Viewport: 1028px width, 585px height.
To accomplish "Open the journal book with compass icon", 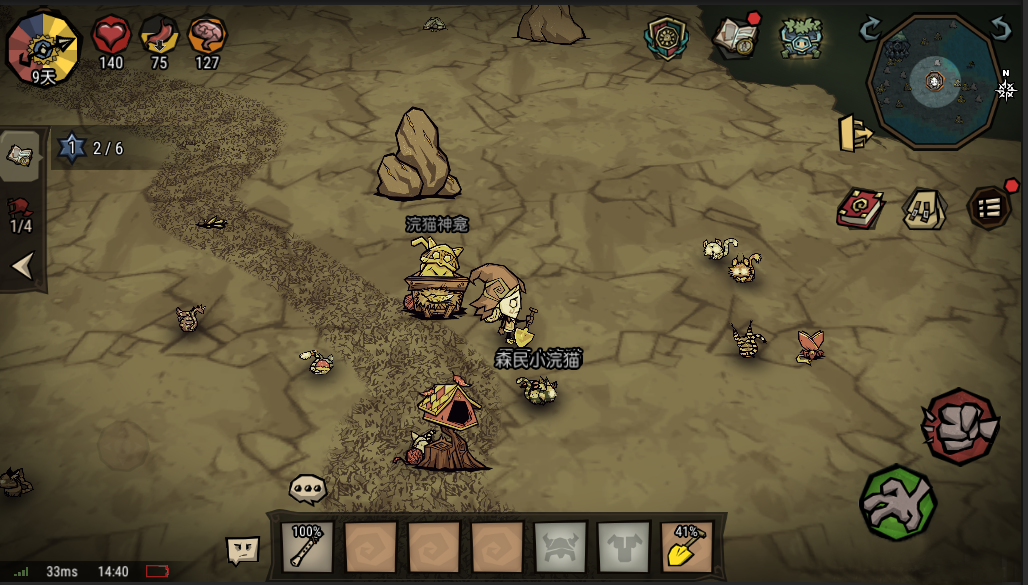I will click(x=735, y=37).
